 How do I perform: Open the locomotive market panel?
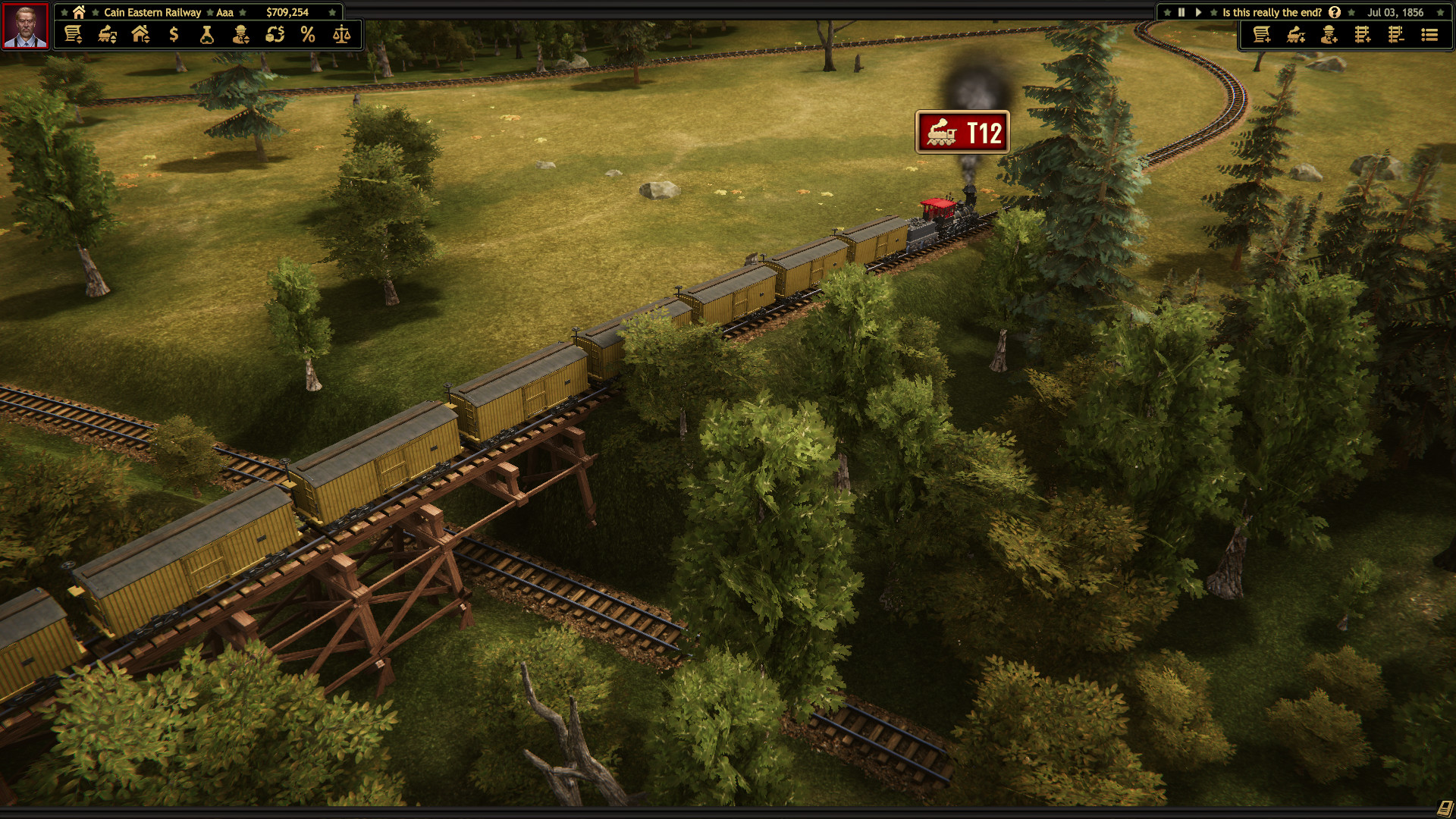tap(105, 34)
